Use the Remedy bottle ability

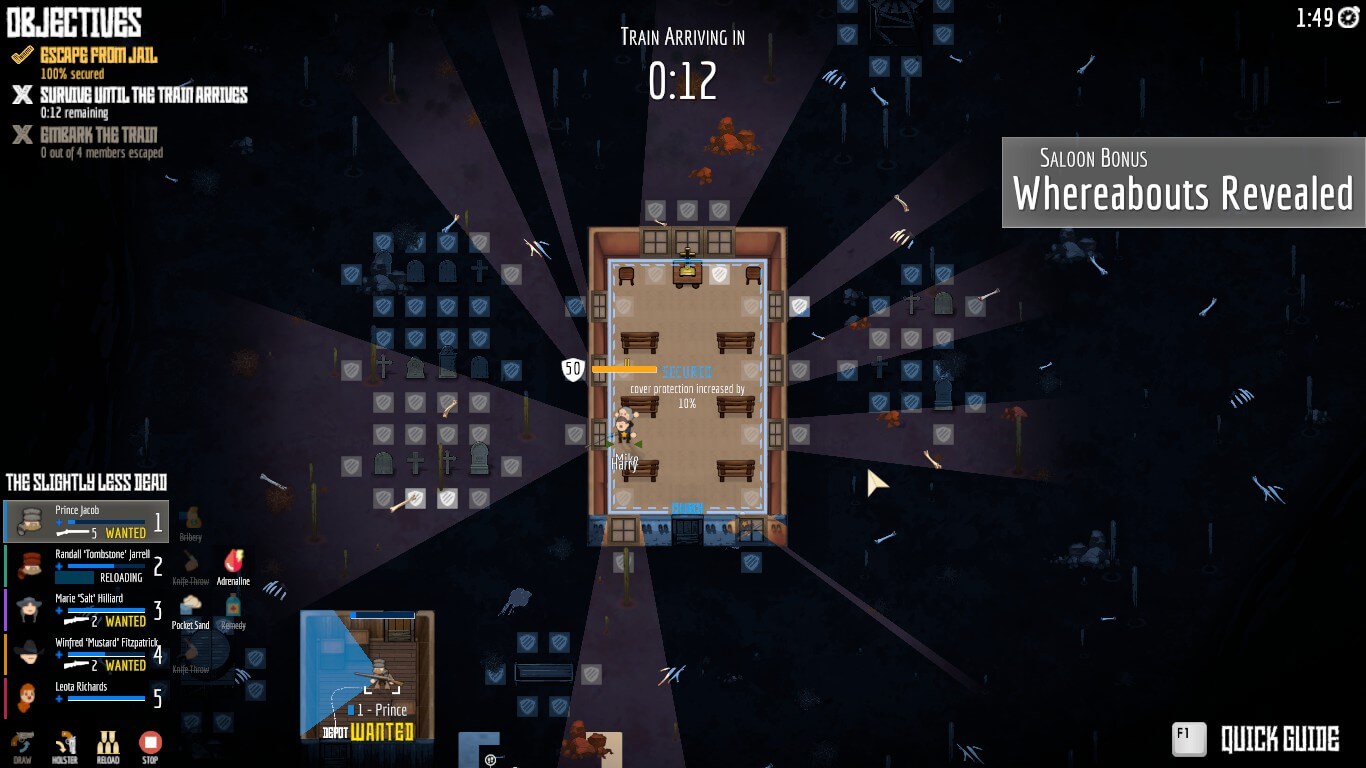(x=233, y=610)
